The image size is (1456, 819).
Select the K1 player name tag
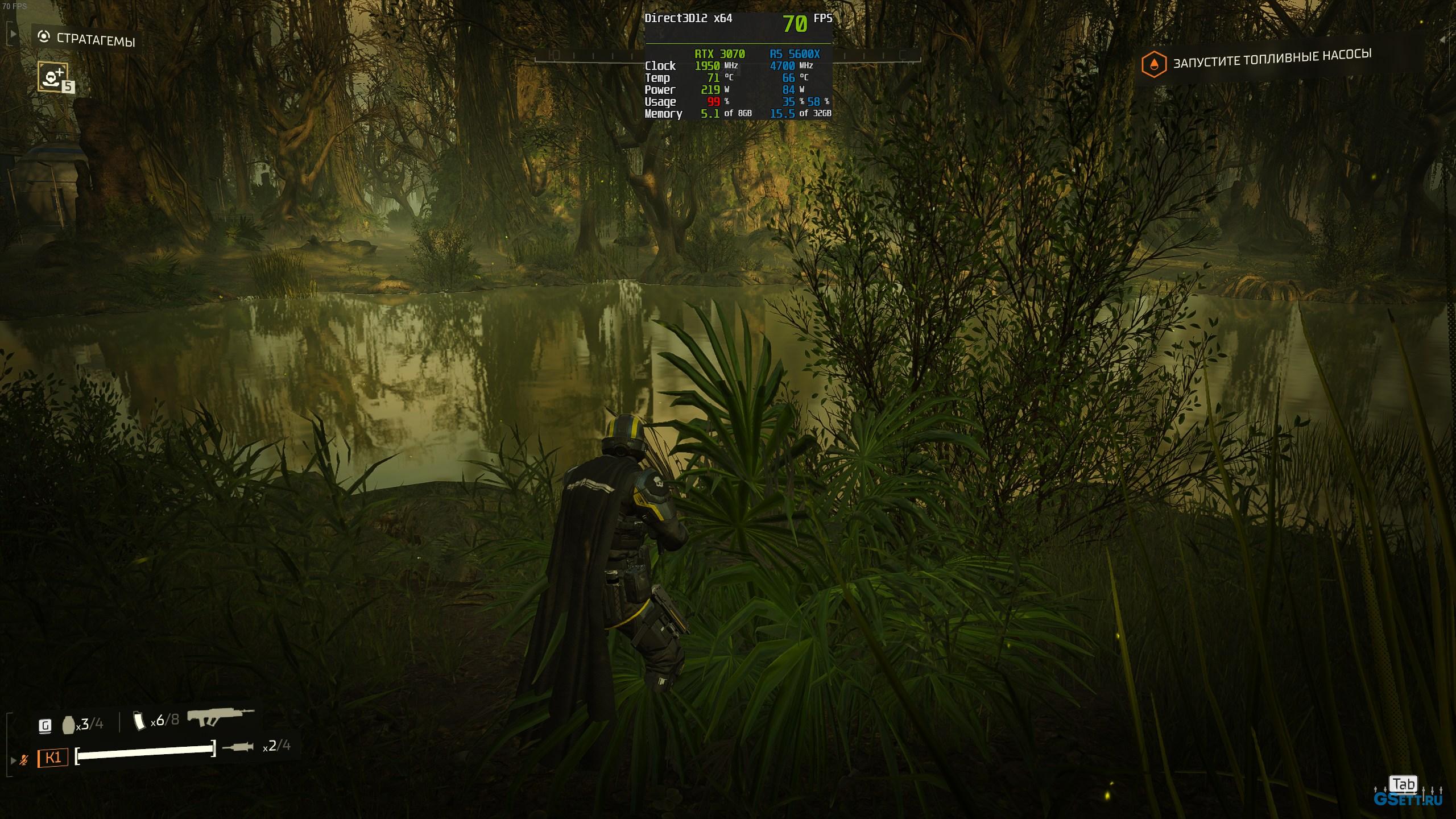pos(53,758)
